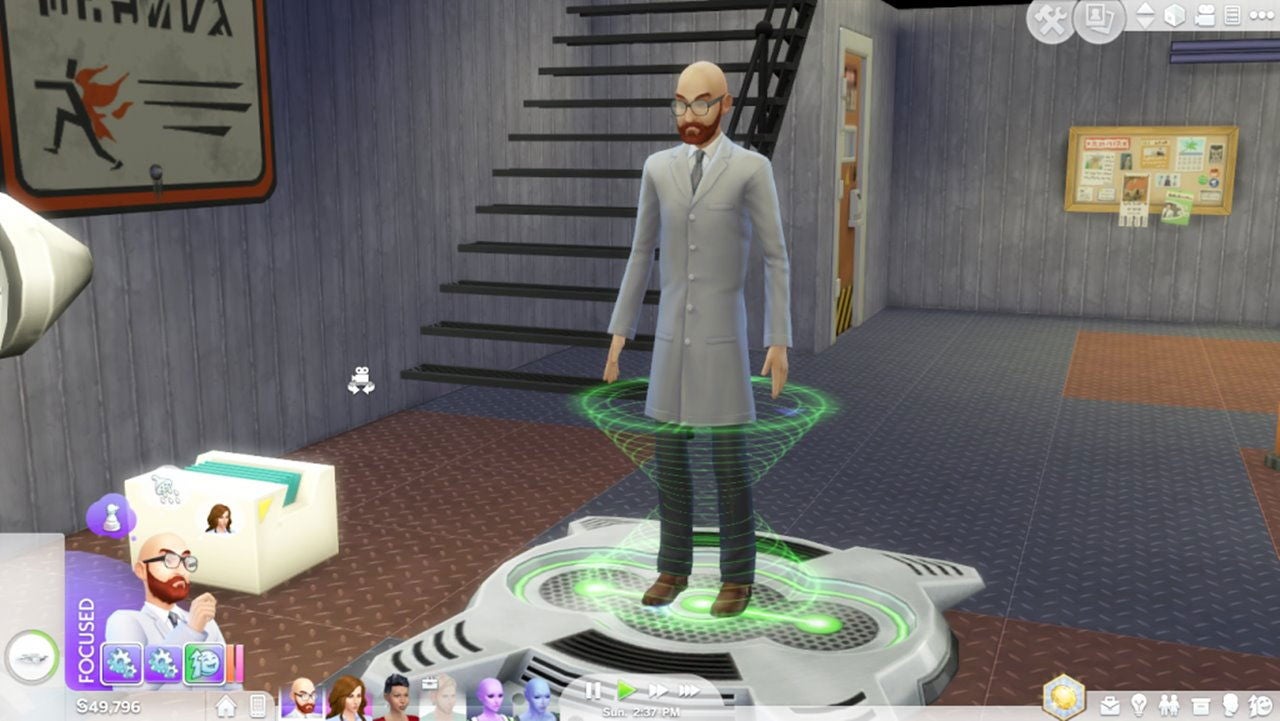The height and width of the screenshot is (721, 1280).
Task: Click the mood level bar beside the whims
Action: pyautogui.click(x=233, y=663)
